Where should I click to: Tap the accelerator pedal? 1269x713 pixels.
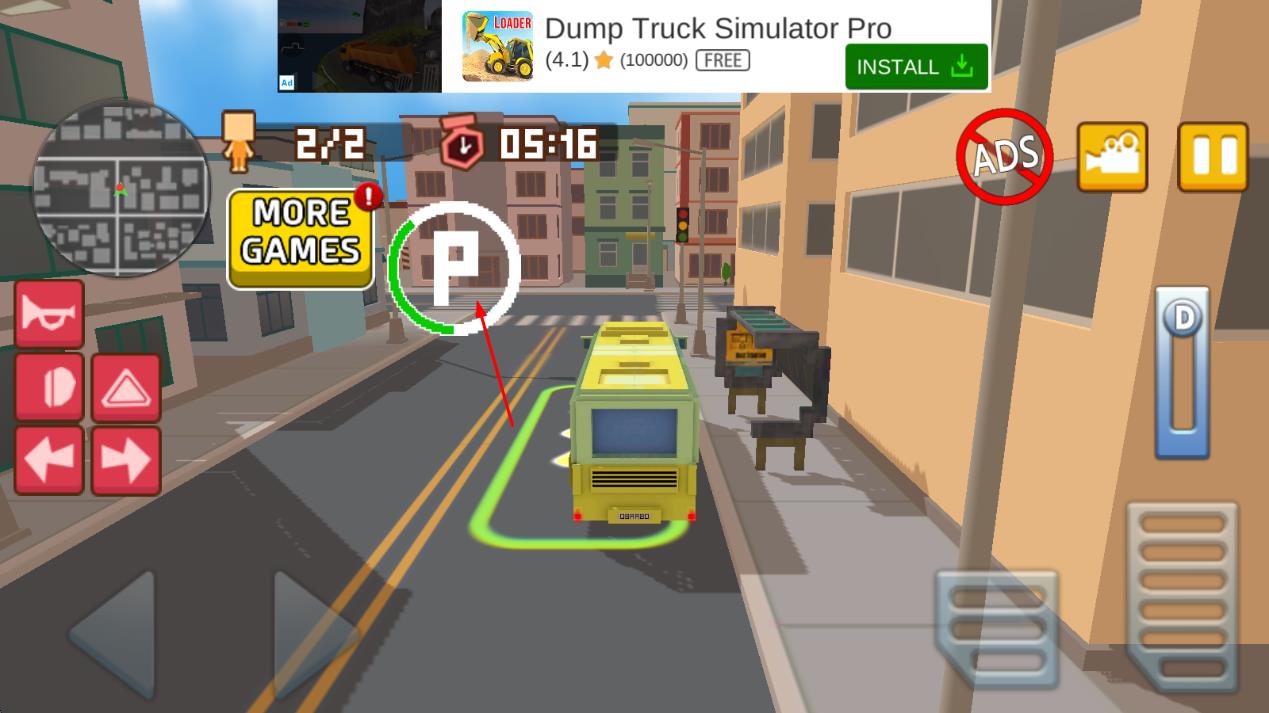[x=1182, y=597]
